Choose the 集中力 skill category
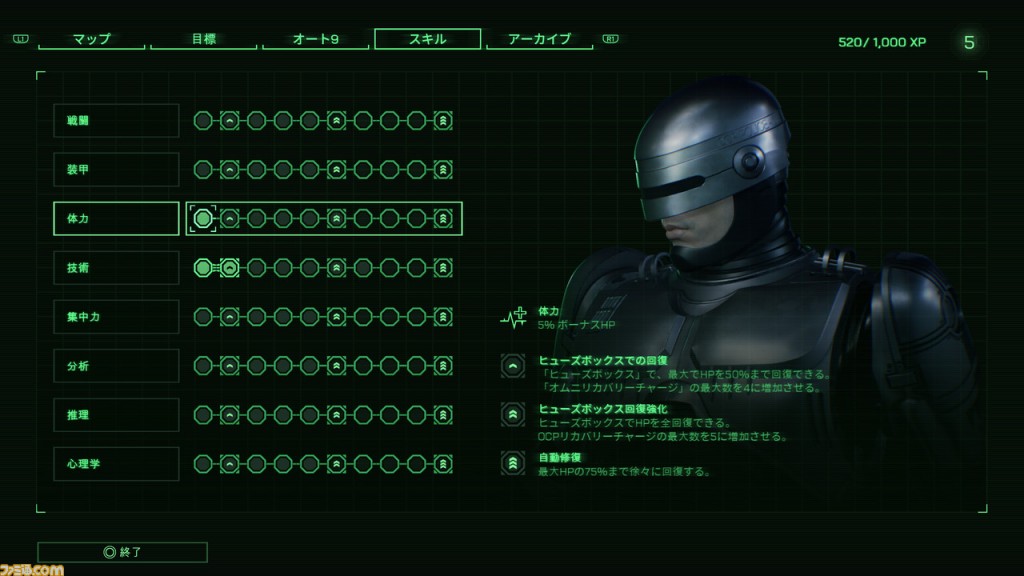This screenshot has width=1024, height=576. 116,317
